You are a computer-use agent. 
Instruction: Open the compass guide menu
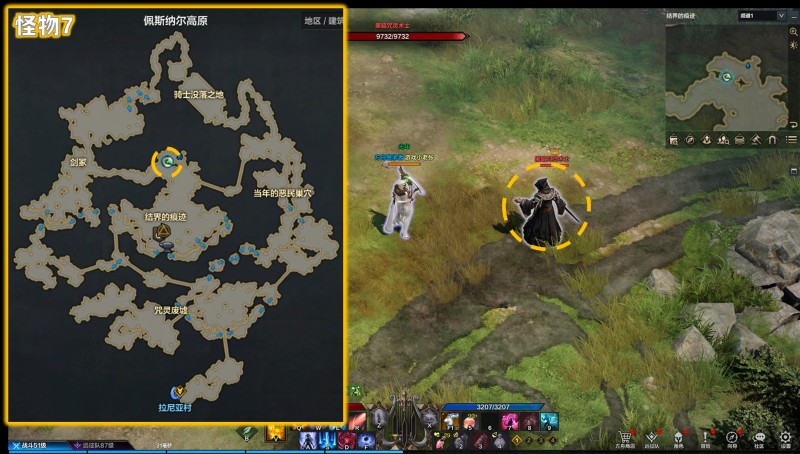pyautogui.click(x=732, y=437)
